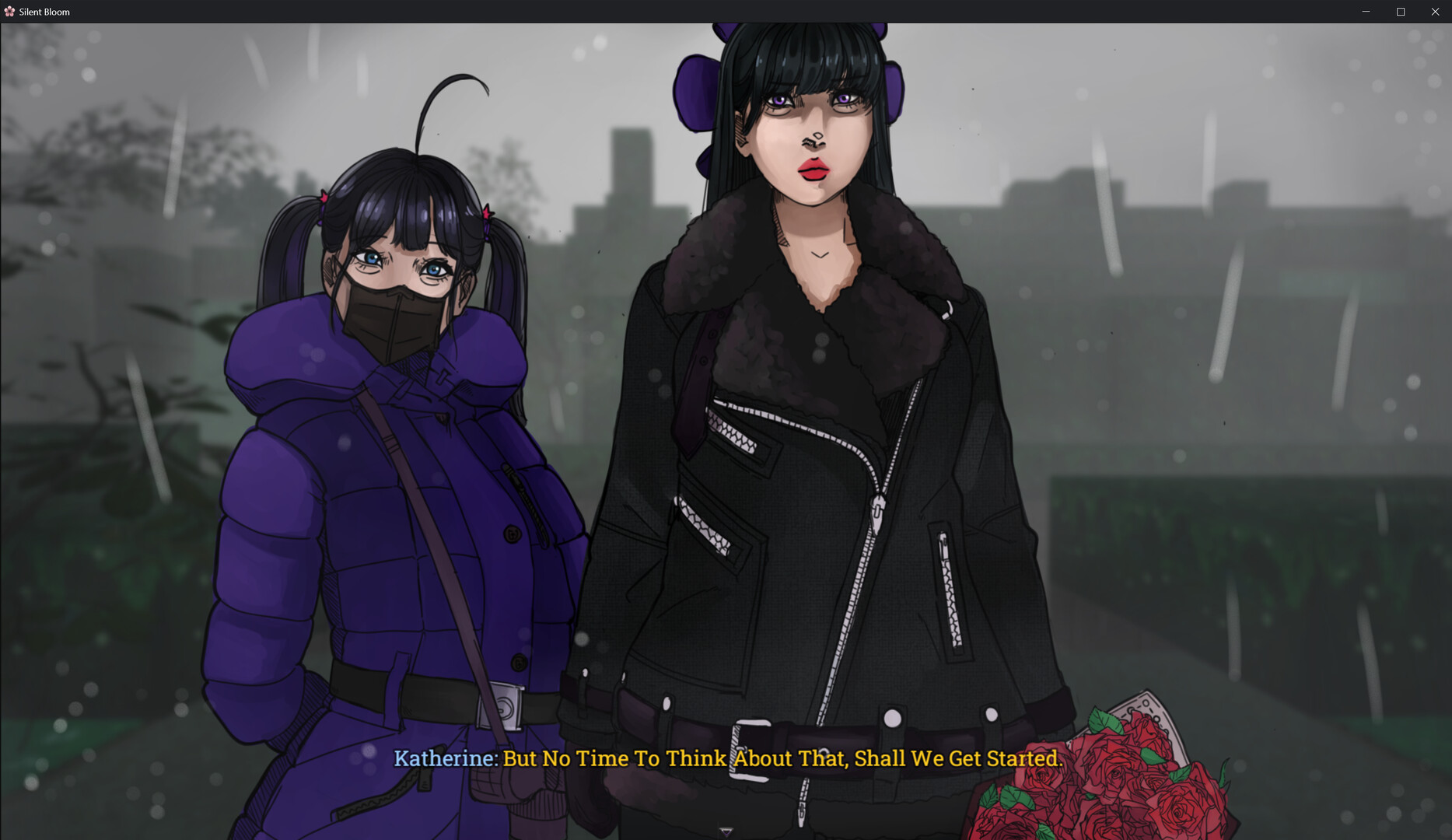This screenshot has width=1452, height=840.
Task: Select the minimize icon in the title bar
Action: [x=1366, y=12]
